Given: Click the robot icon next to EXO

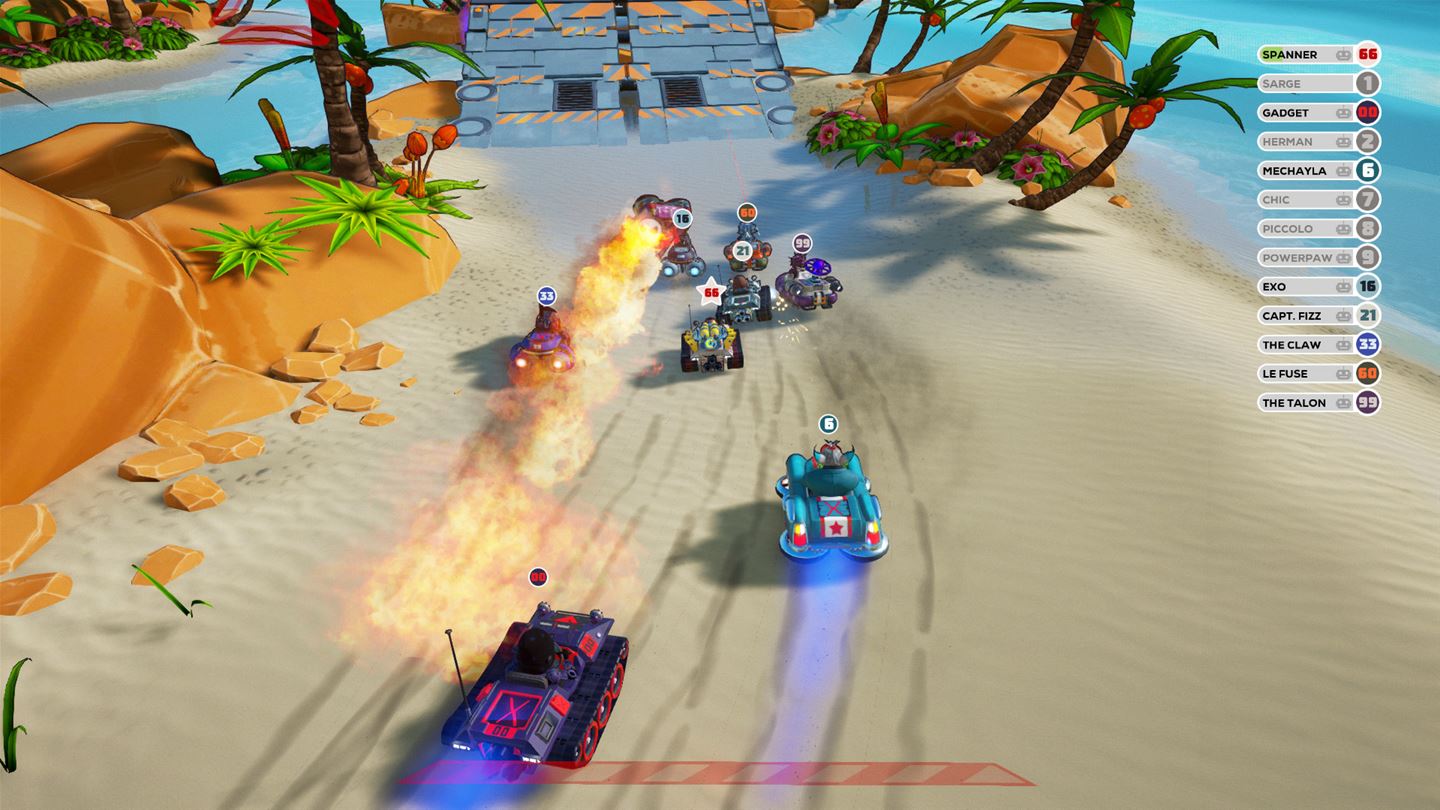Looking at the screenshot, I should pos(1341,286).
